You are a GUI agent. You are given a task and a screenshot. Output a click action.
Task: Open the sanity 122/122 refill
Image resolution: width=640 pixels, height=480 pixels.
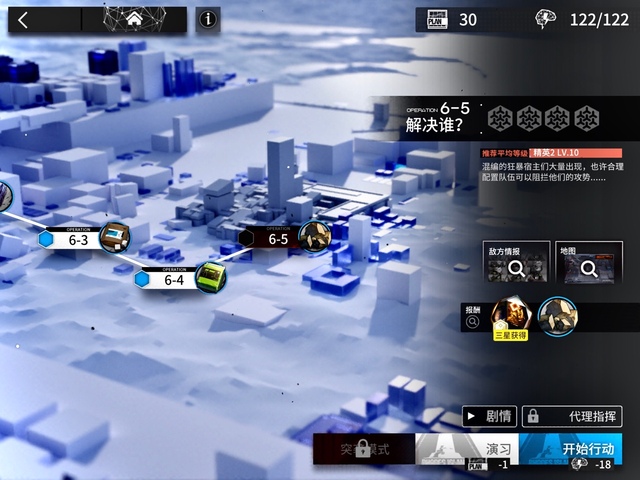pyautogui.click(x=583, y=19)
